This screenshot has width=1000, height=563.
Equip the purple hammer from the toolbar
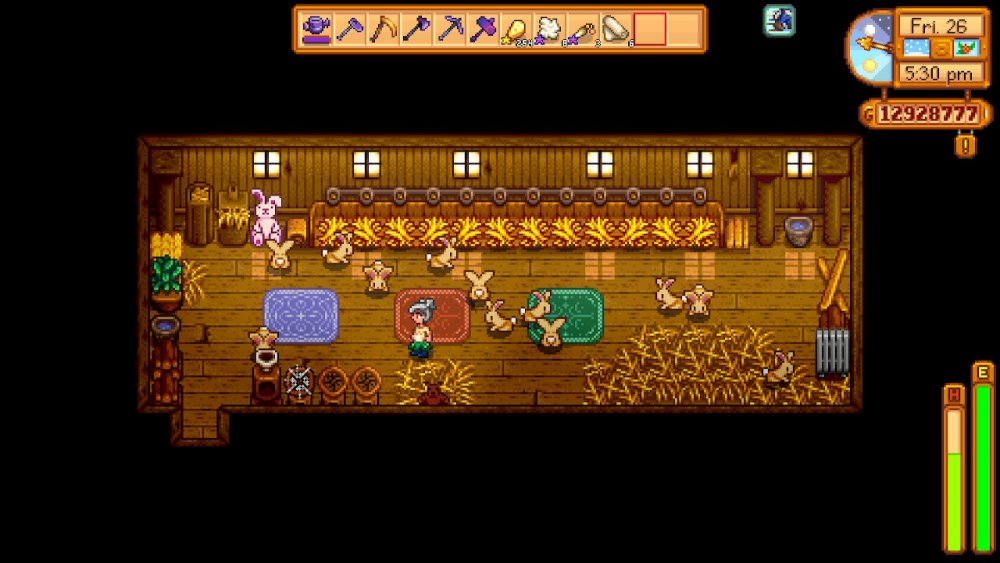click(x=484, y=29)
